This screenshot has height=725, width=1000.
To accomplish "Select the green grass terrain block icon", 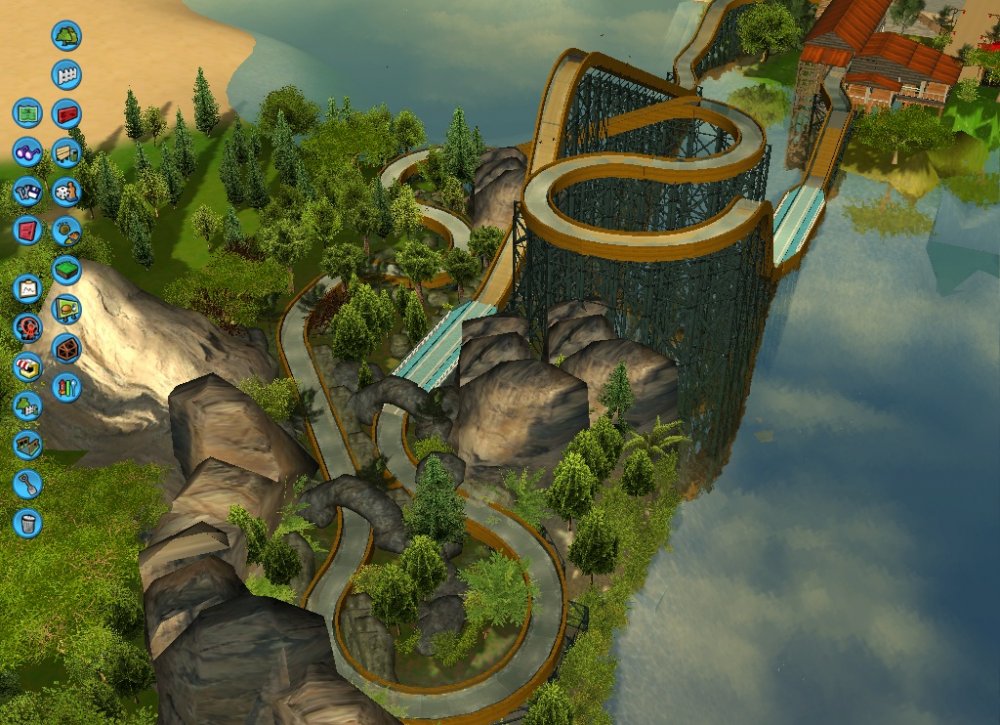I will [66, 269].
